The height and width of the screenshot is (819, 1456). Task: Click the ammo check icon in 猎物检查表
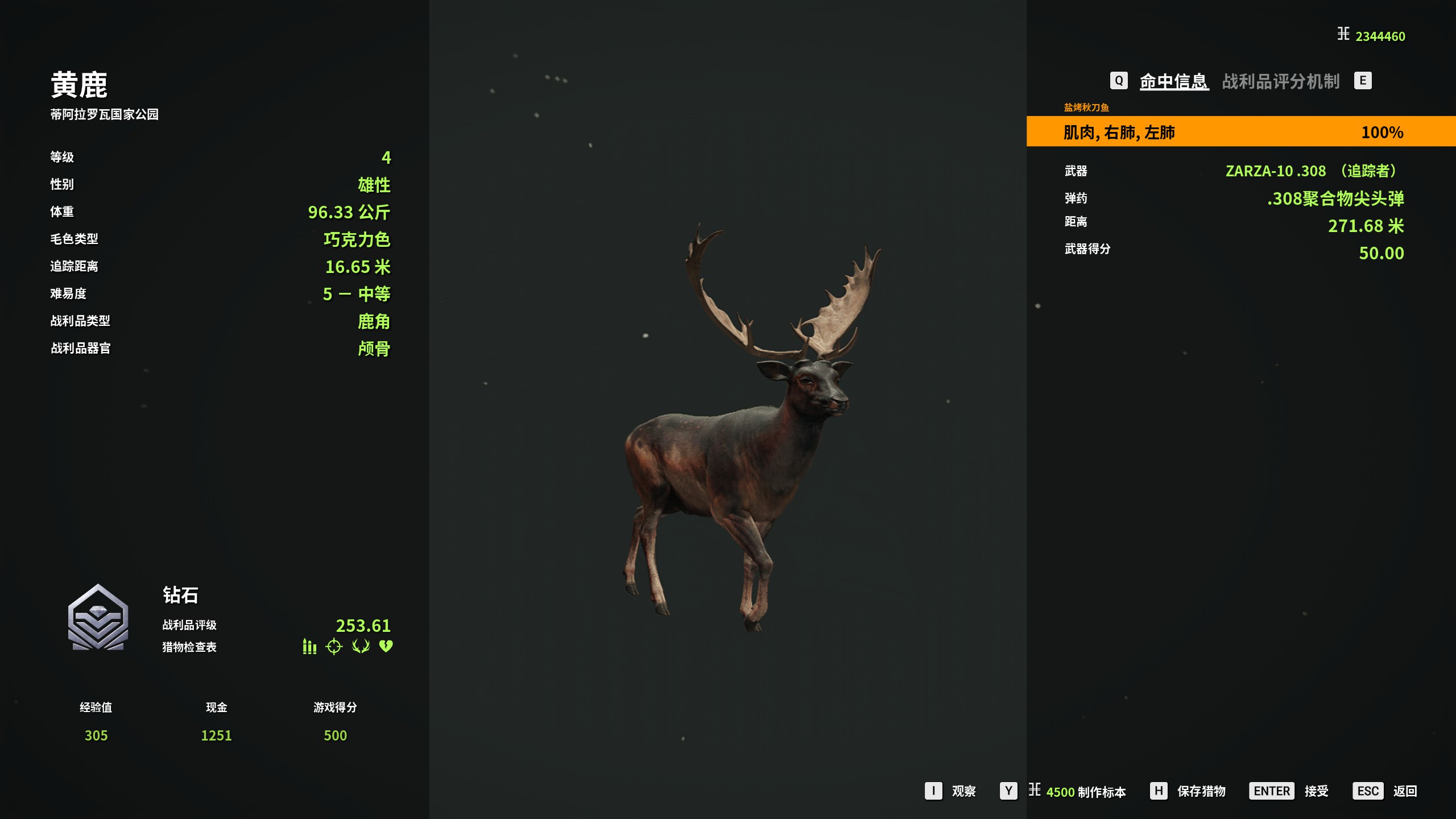[309, 647]
